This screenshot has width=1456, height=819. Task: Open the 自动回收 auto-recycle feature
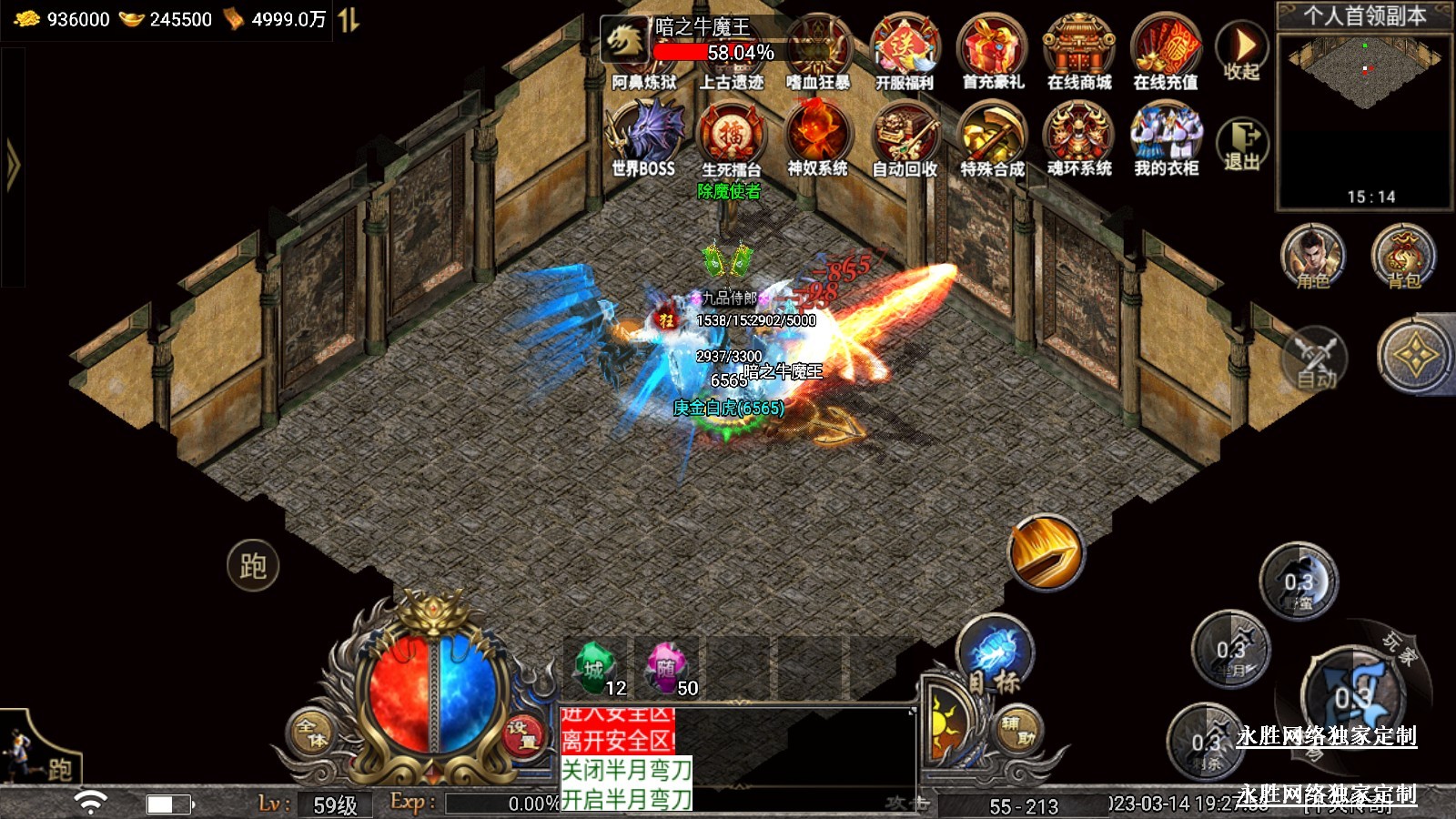point(905,136)
